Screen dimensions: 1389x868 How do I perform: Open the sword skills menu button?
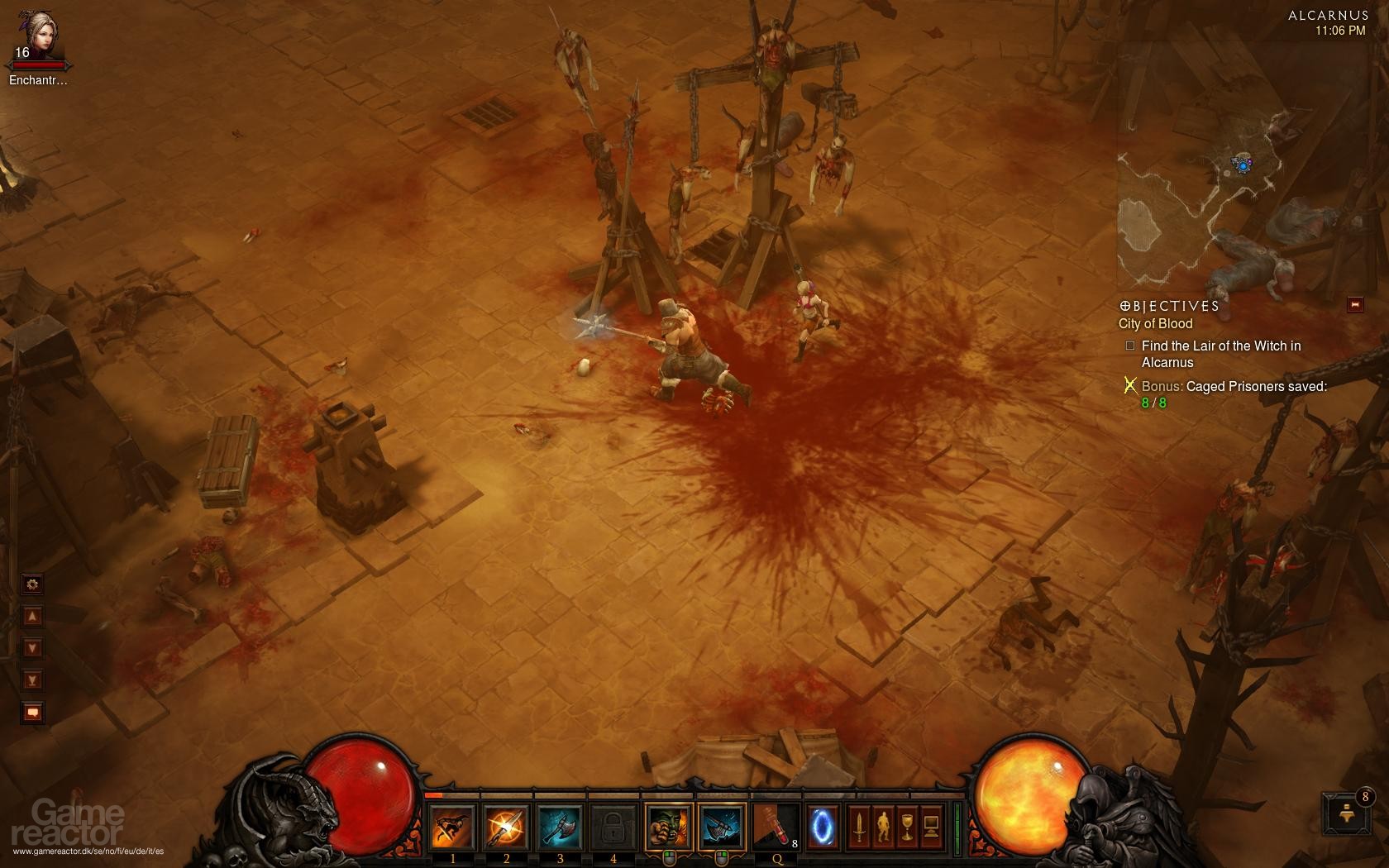(859, 827)
